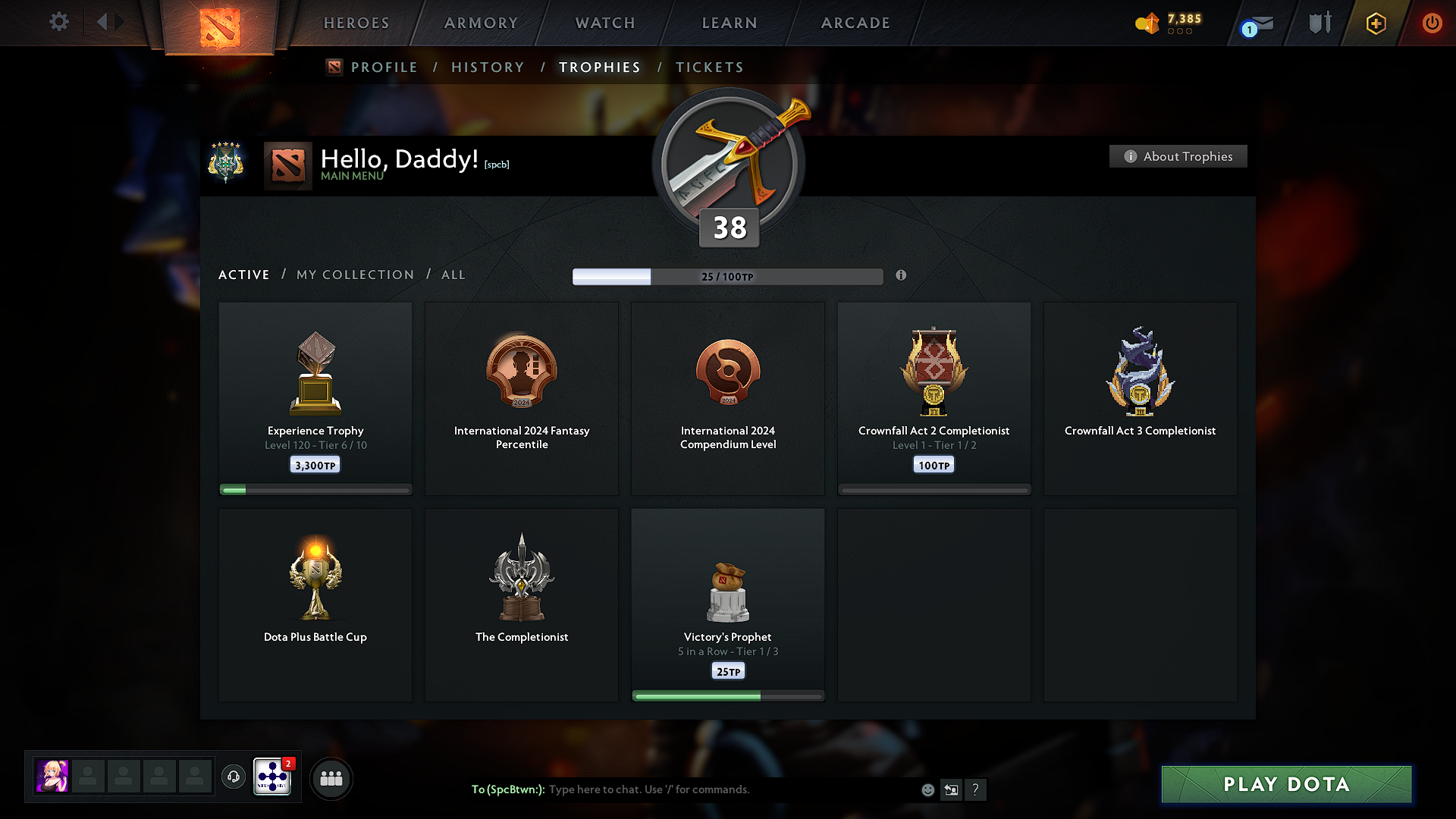Select your avatar in the party slot
This screenshot has width=1456, height=819.
pyautogui.click(x=51, y=777)
